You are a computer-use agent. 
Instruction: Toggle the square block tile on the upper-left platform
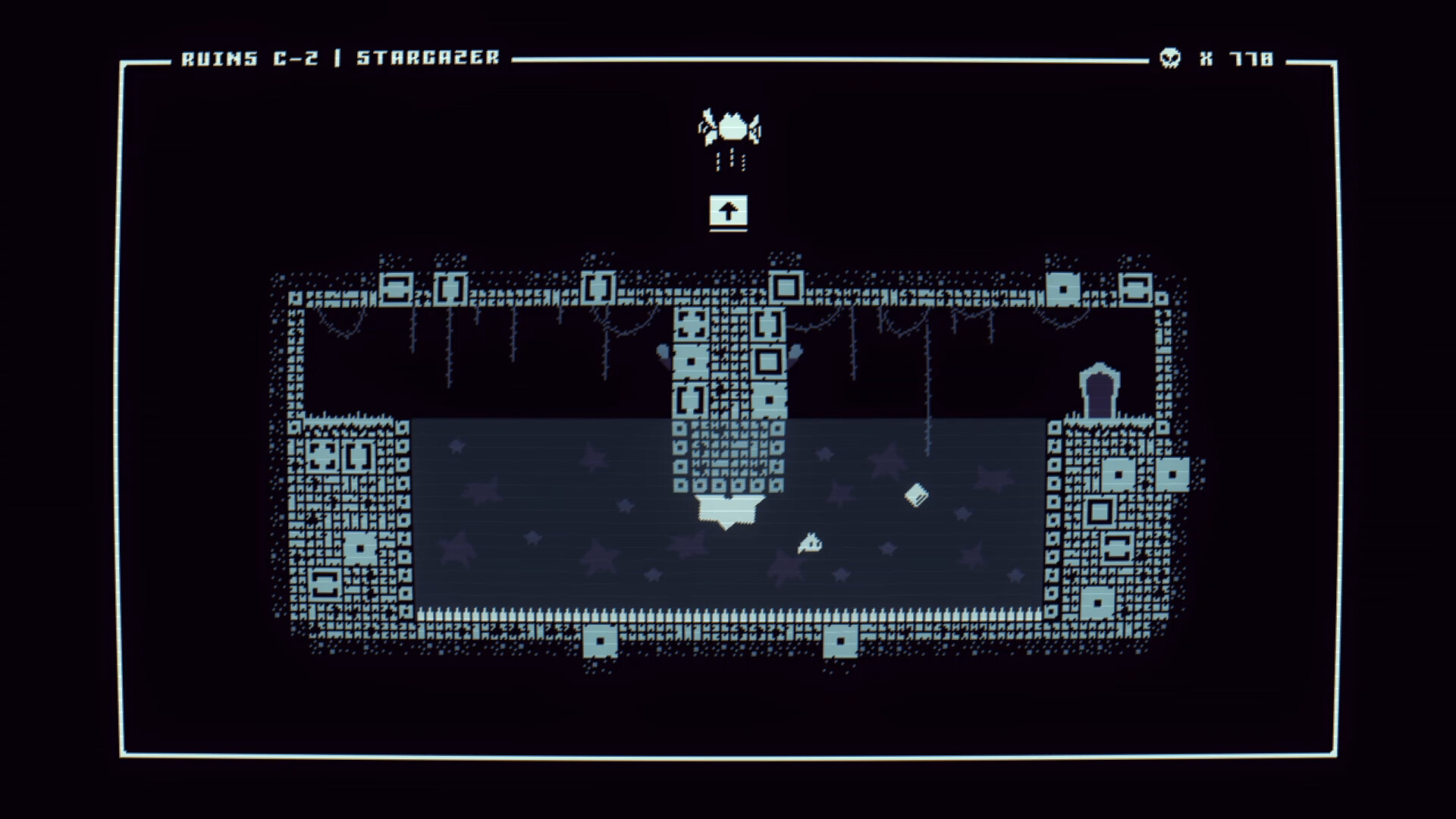coord(396,288)
